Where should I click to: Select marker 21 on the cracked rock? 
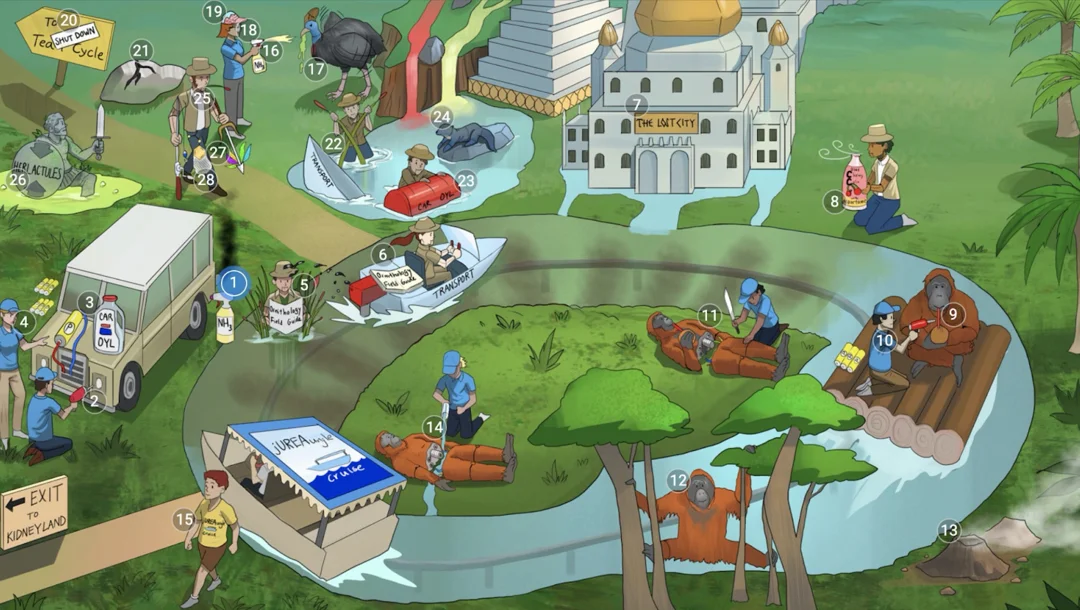pyautogui.click(x=141, y=50)
